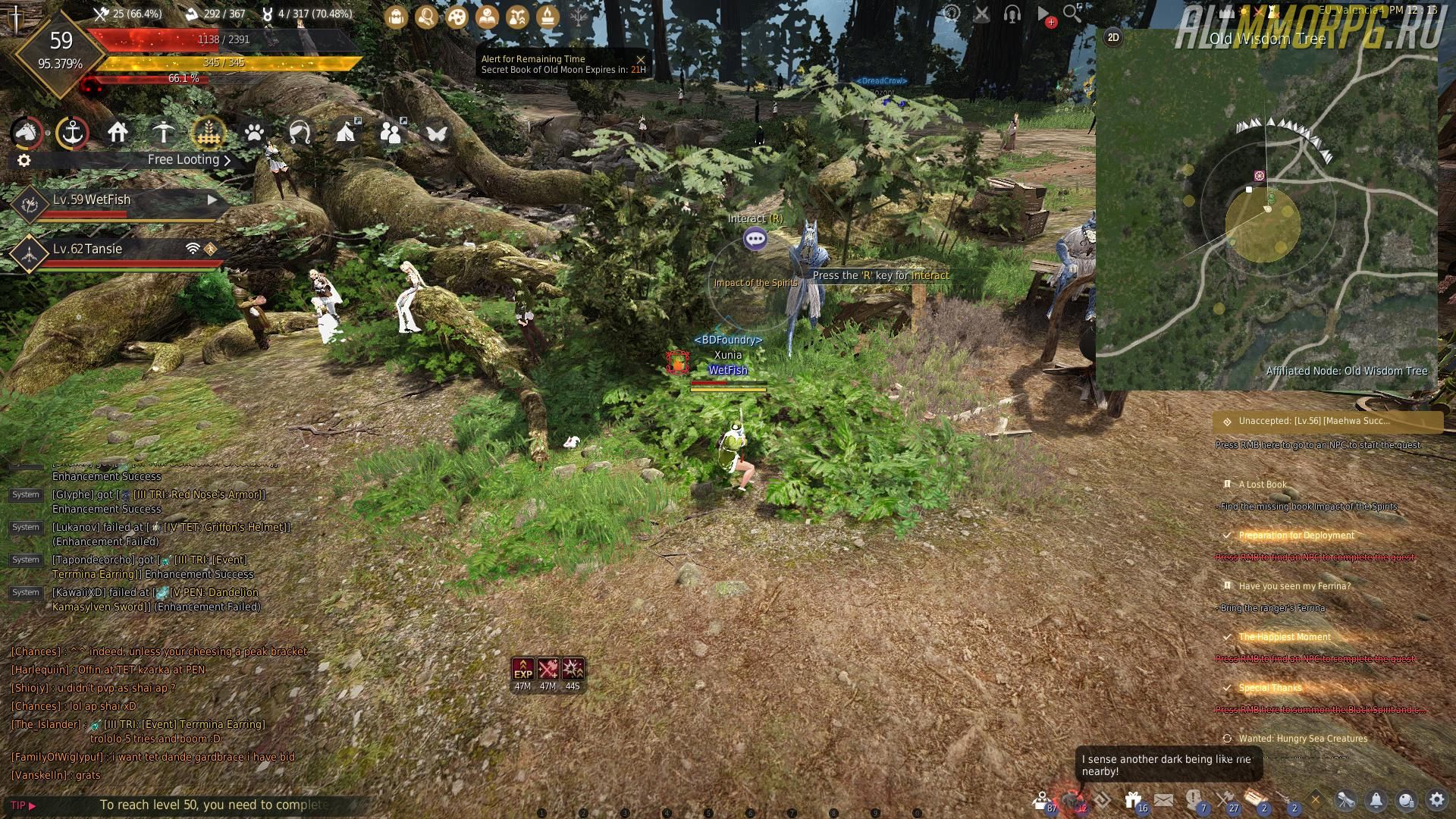Open the garden fence farming icon

209,133
